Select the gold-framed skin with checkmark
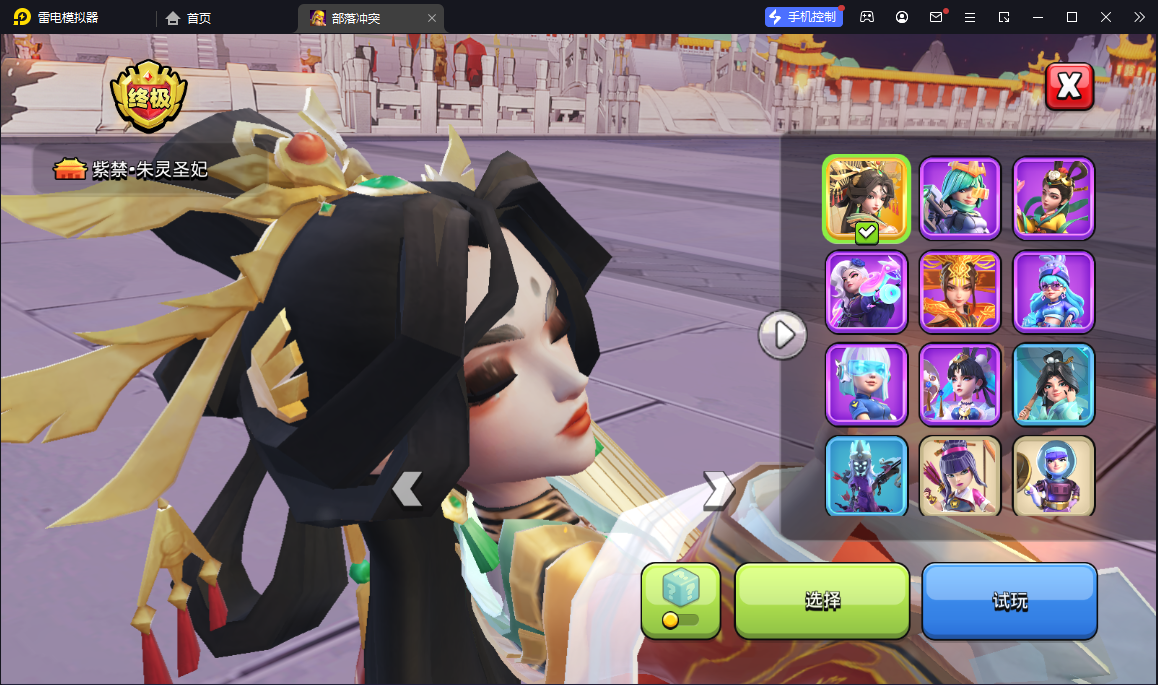Screen dimensions: 1158x685 (x=866, y=198)
